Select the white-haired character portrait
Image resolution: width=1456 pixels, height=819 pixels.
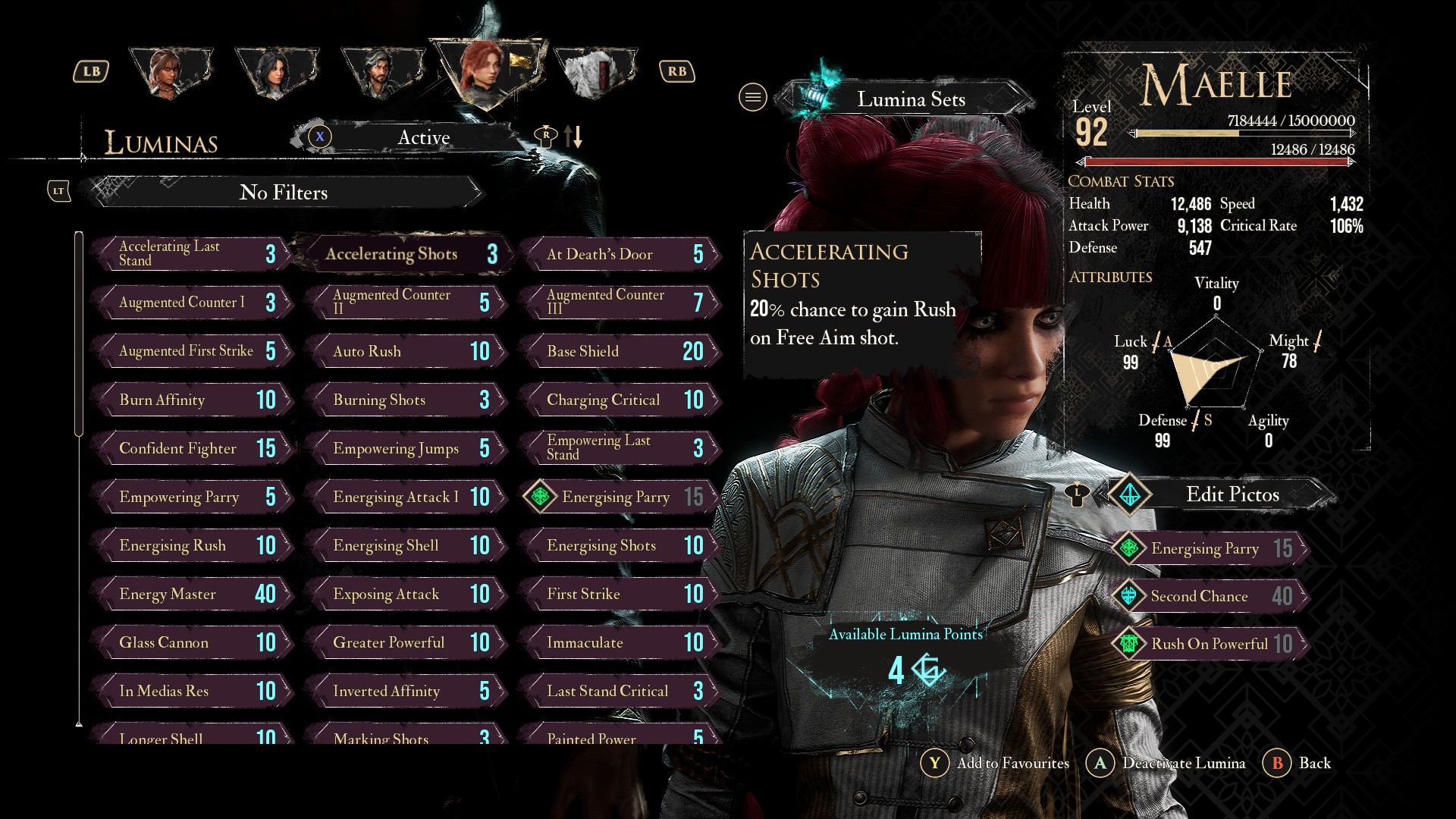[x=595, y=73]
